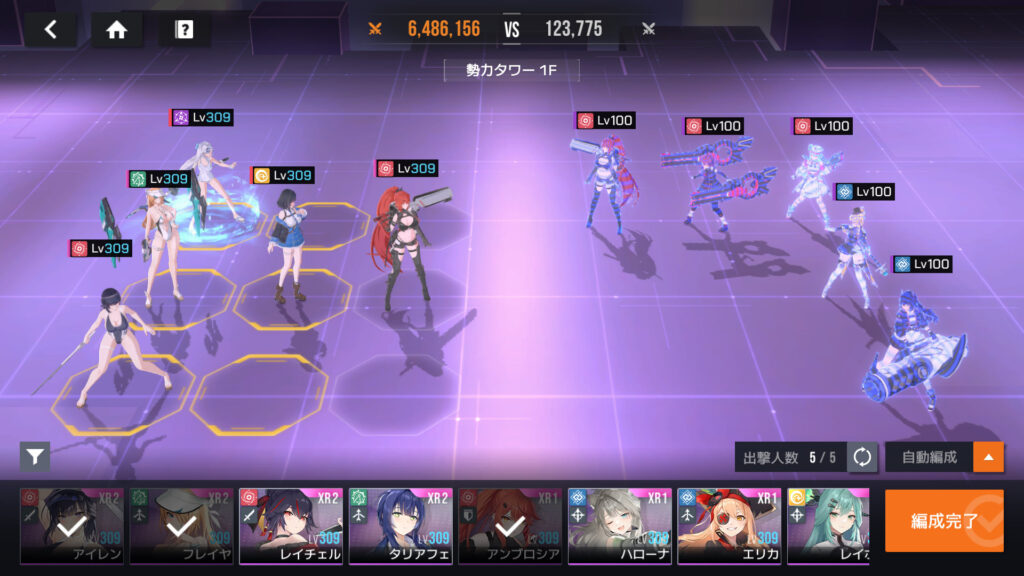Screen dimensions: 1024x576
Task: Deselect フレイヤ character card
Action: tap(181, 526)
